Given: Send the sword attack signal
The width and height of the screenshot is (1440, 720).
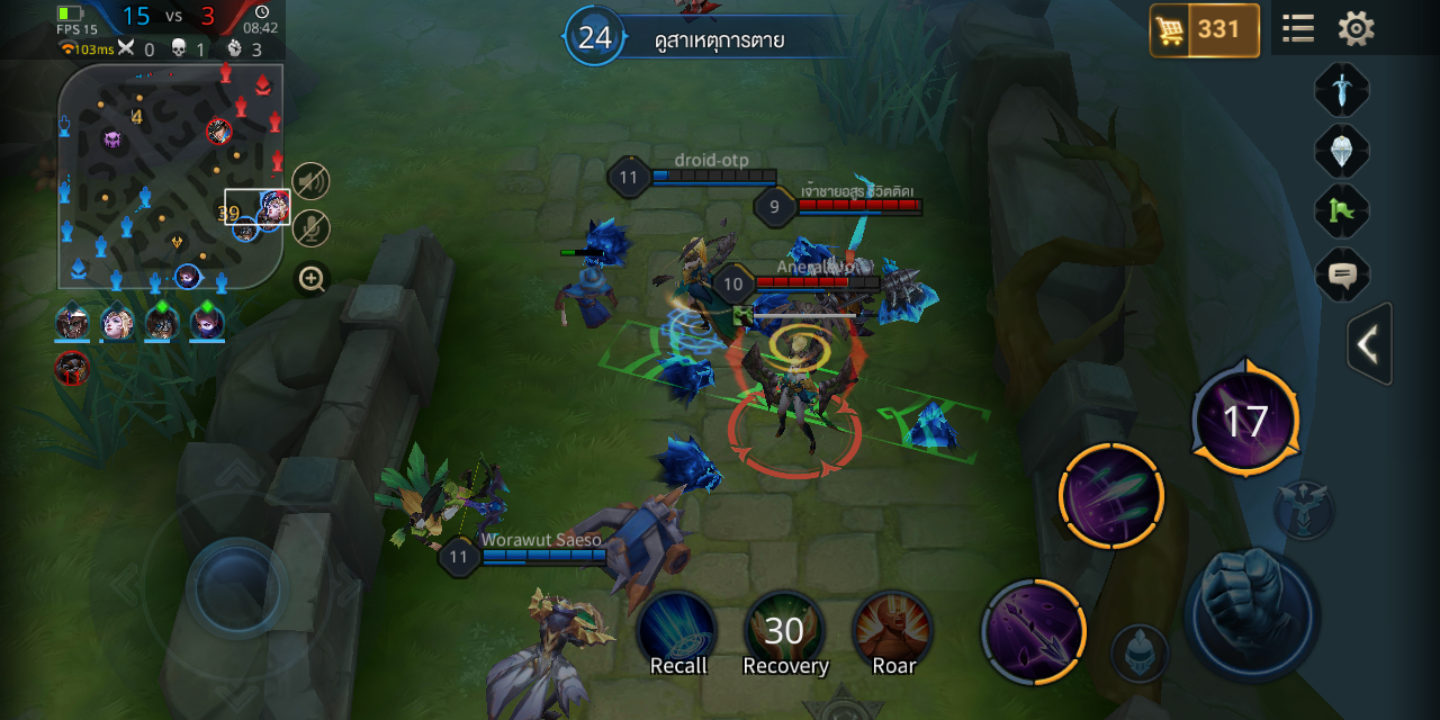Looking at the screenshot, I should (x=1341, y=91).
